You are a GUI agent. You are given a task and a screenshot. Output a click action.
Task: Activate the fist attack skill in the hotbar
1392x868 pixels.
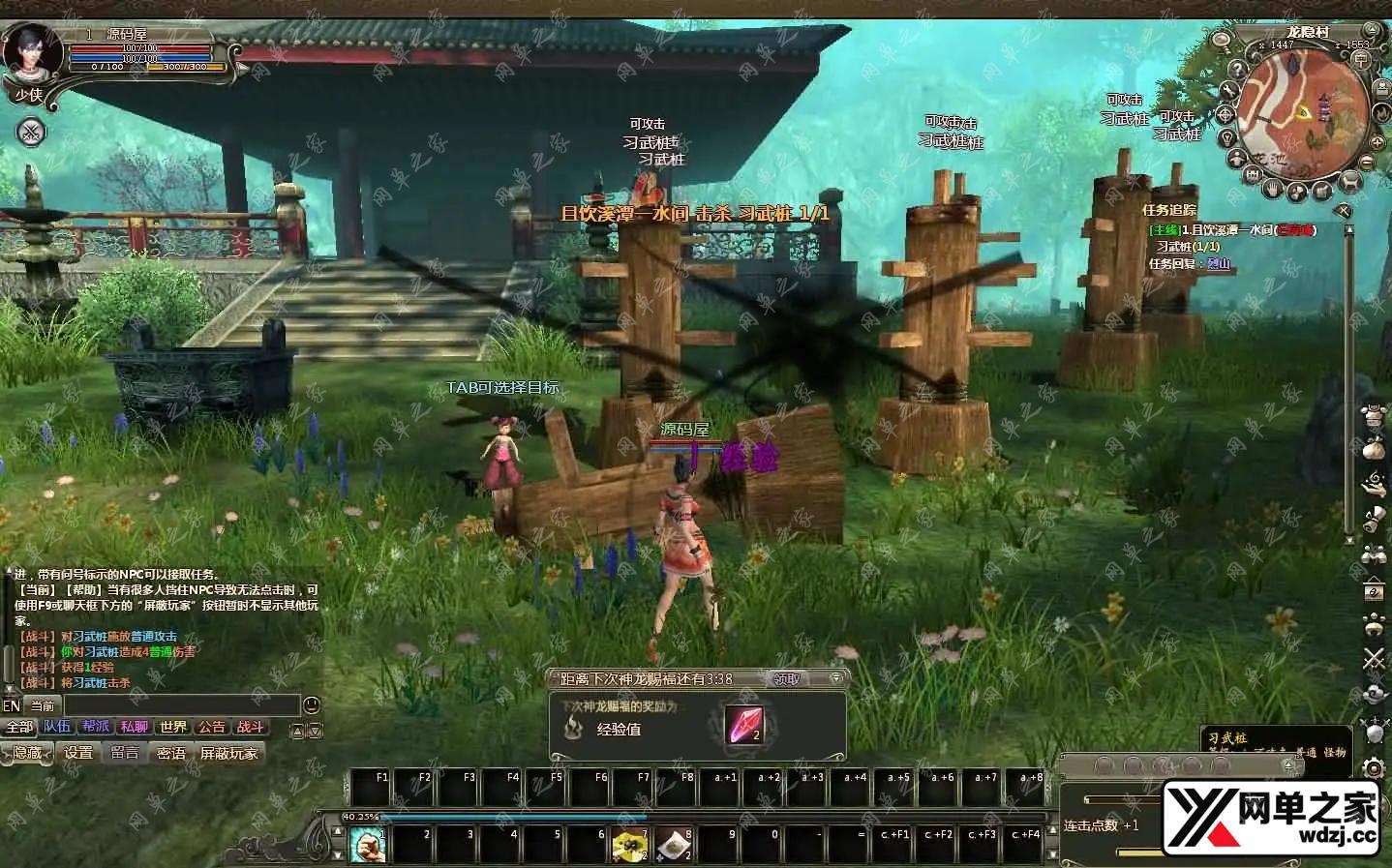[x=368, y=845]
